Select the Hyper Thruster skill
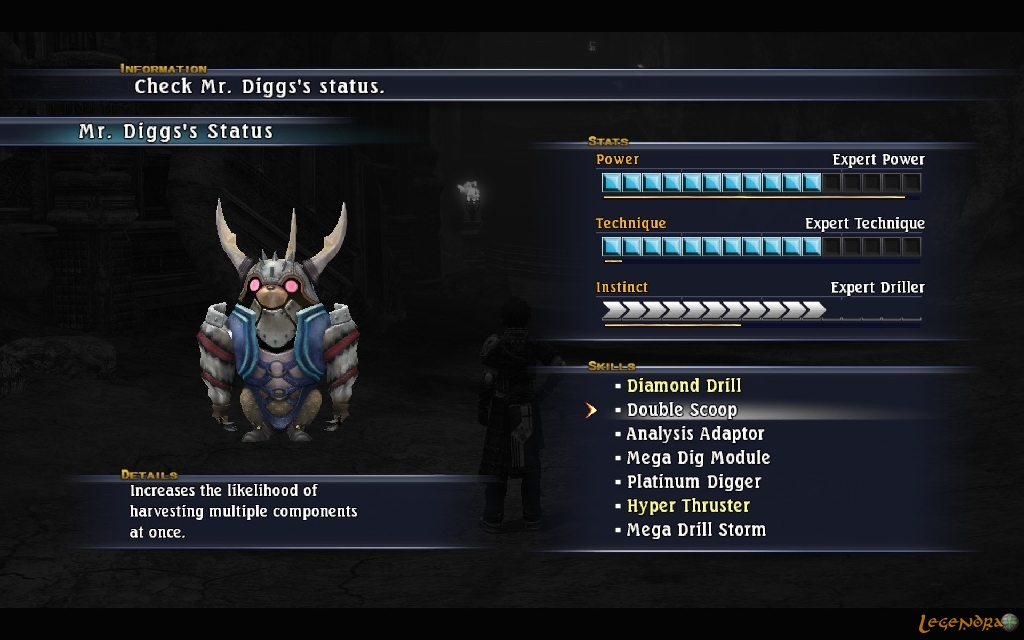This screenshot has height=640, width=1024. click(x=688, y=506)
